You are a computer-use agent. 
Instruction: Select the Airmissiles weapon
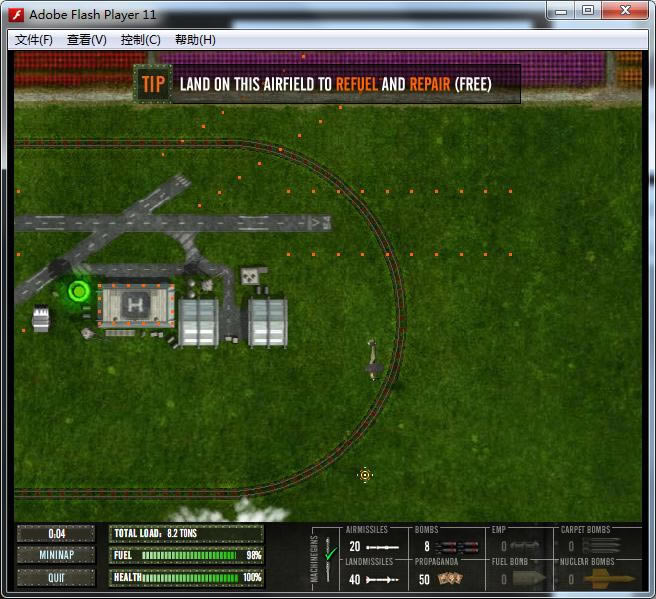point(373,547)
